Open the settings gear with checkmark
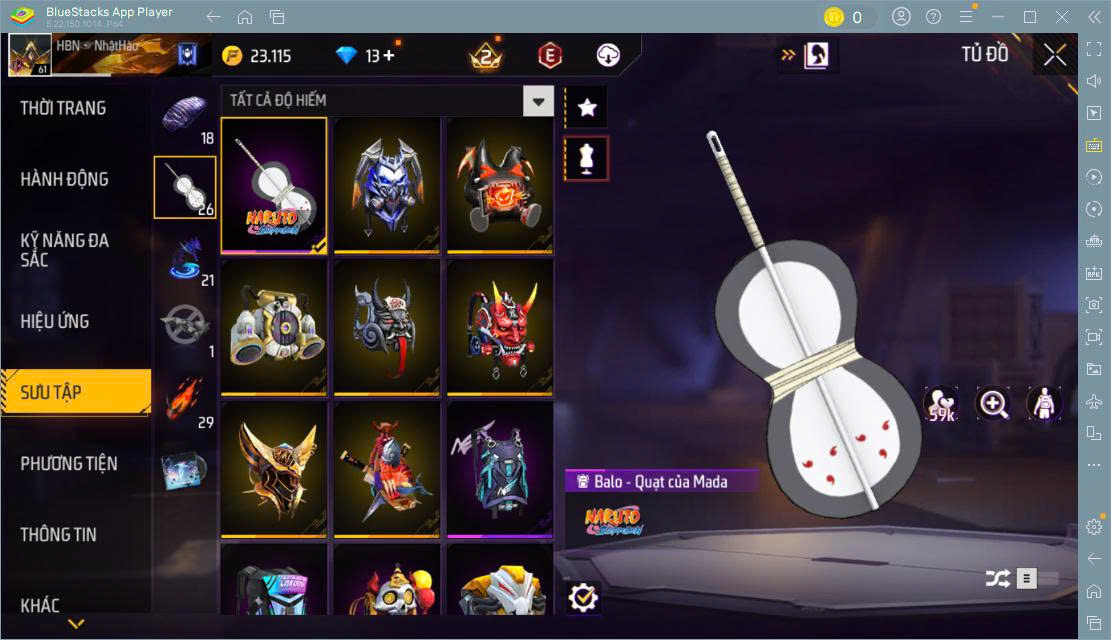This screenshot has width=1111, height=640. (x=582, y=598)
